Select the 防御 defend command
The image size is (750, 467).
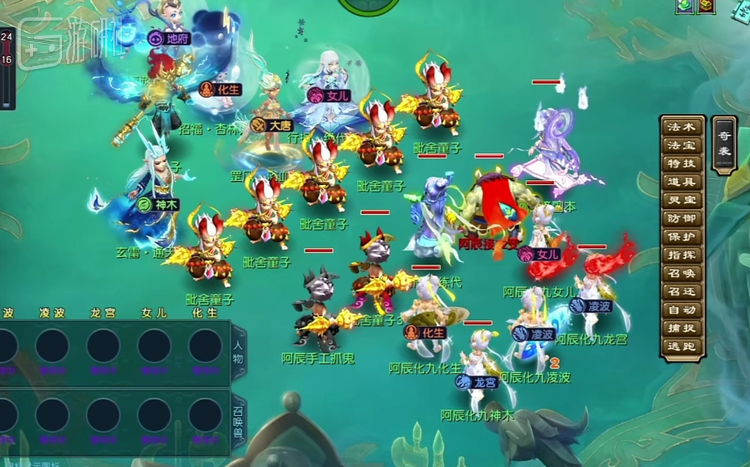pyautogui.click(x=681, y=218)
